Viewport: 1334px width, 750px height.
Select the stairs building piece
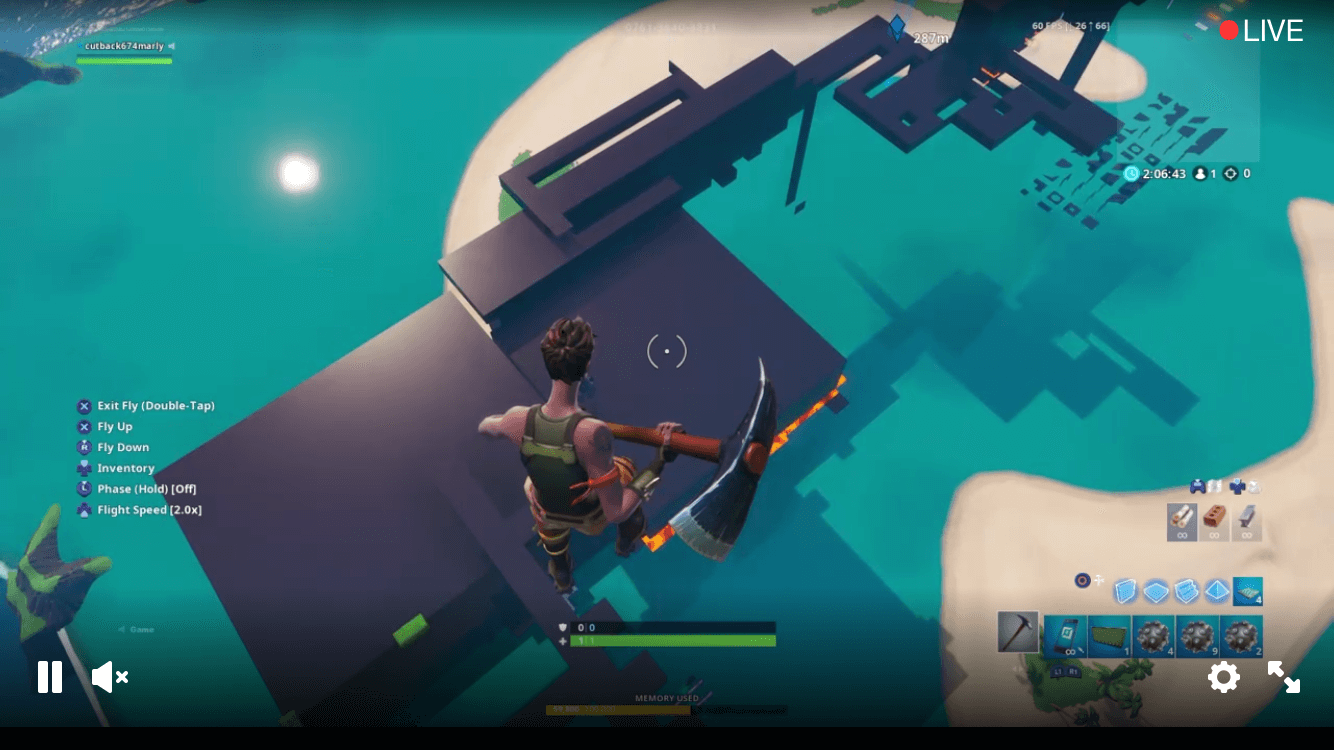[x=1186, y=592]
